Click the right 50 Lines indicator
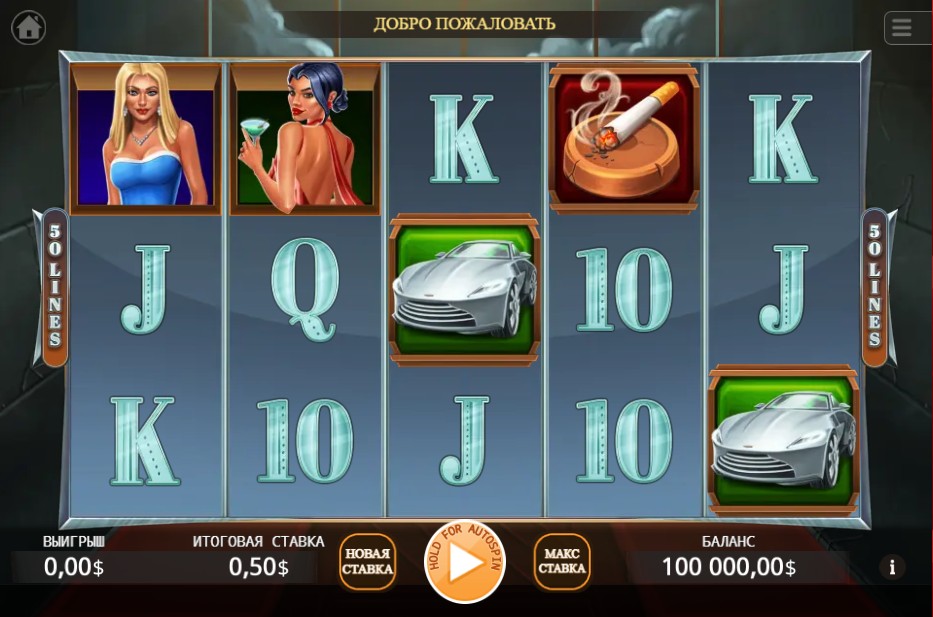Viewport: 933px width, 617px height. tap(874, 287)
